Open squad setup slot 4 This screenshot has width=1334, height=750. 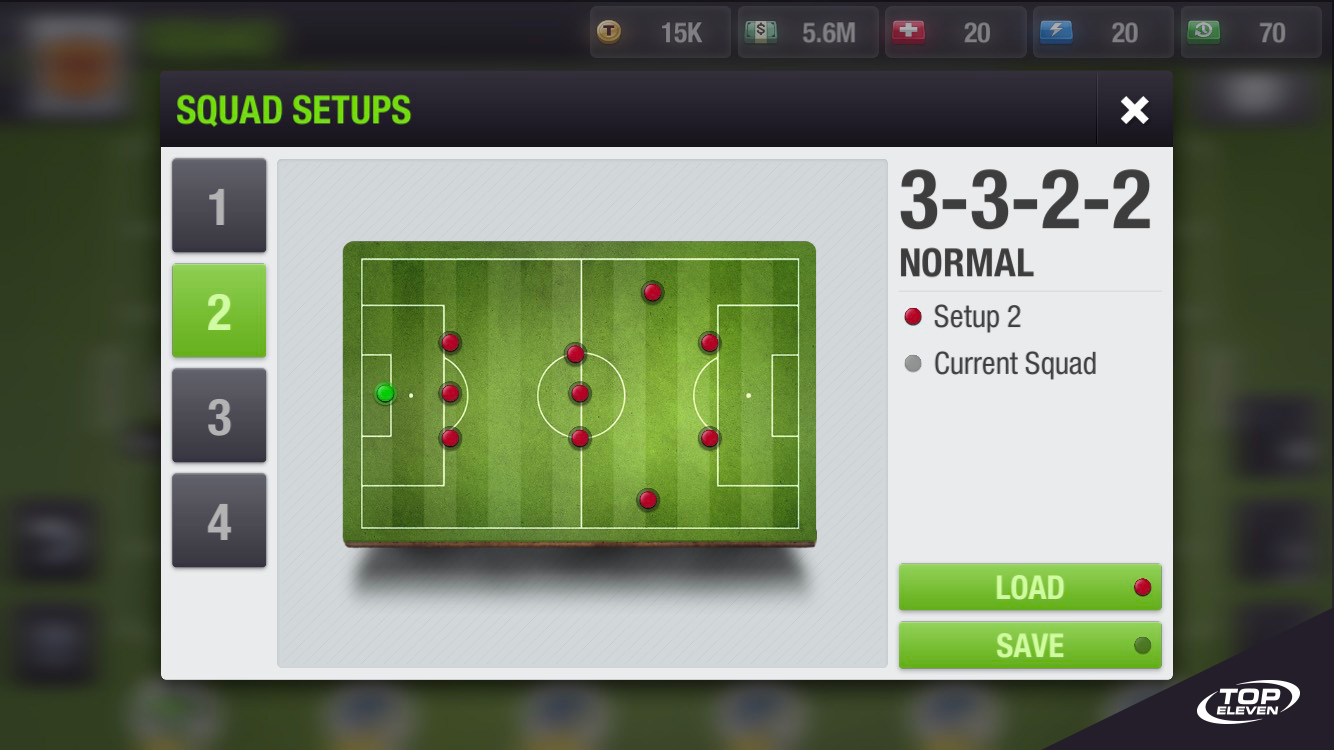pyautogui.click(x=219, y=520)
